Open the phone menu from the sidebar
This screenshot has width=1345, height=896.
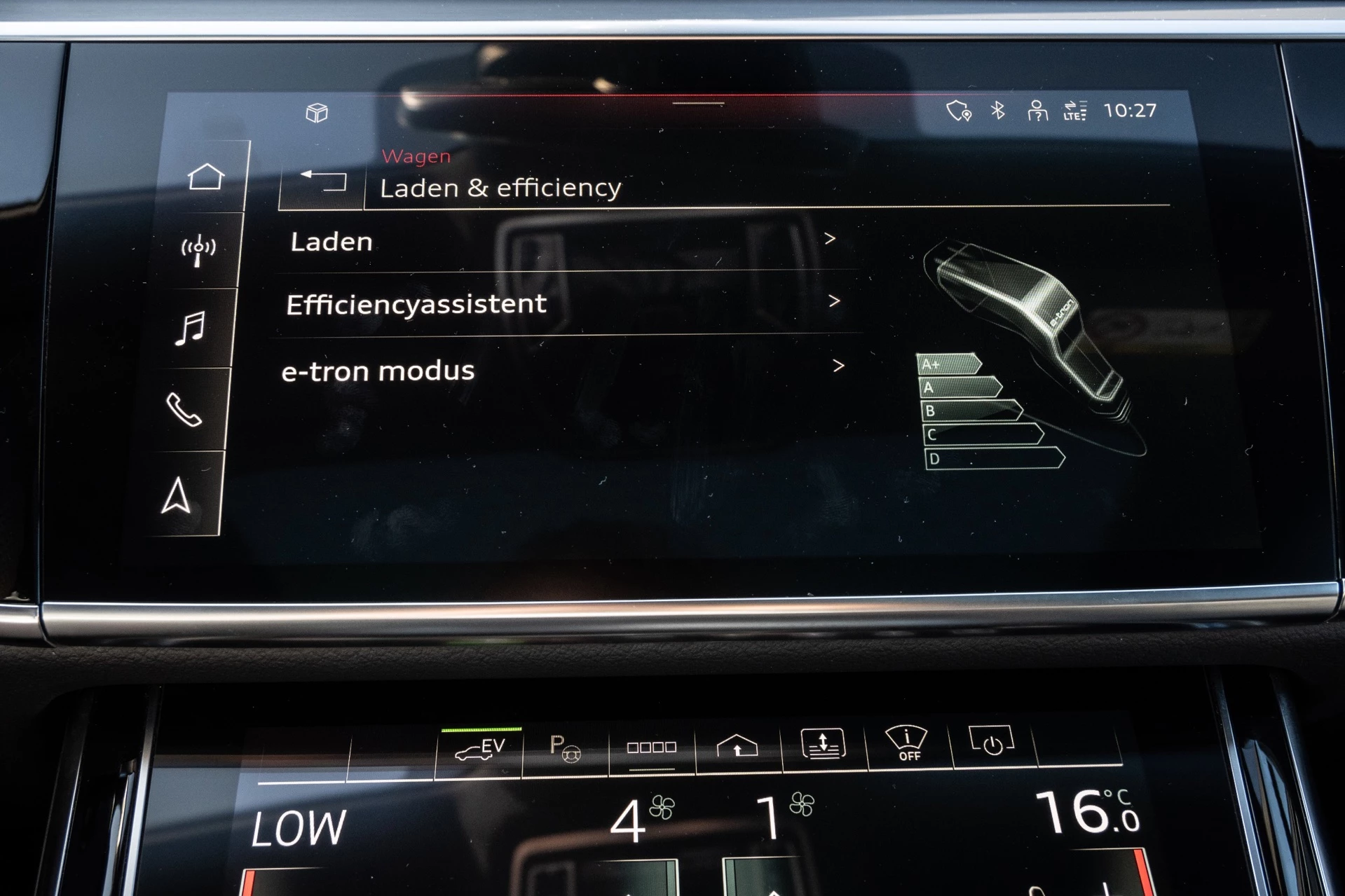tap(184, 408)
